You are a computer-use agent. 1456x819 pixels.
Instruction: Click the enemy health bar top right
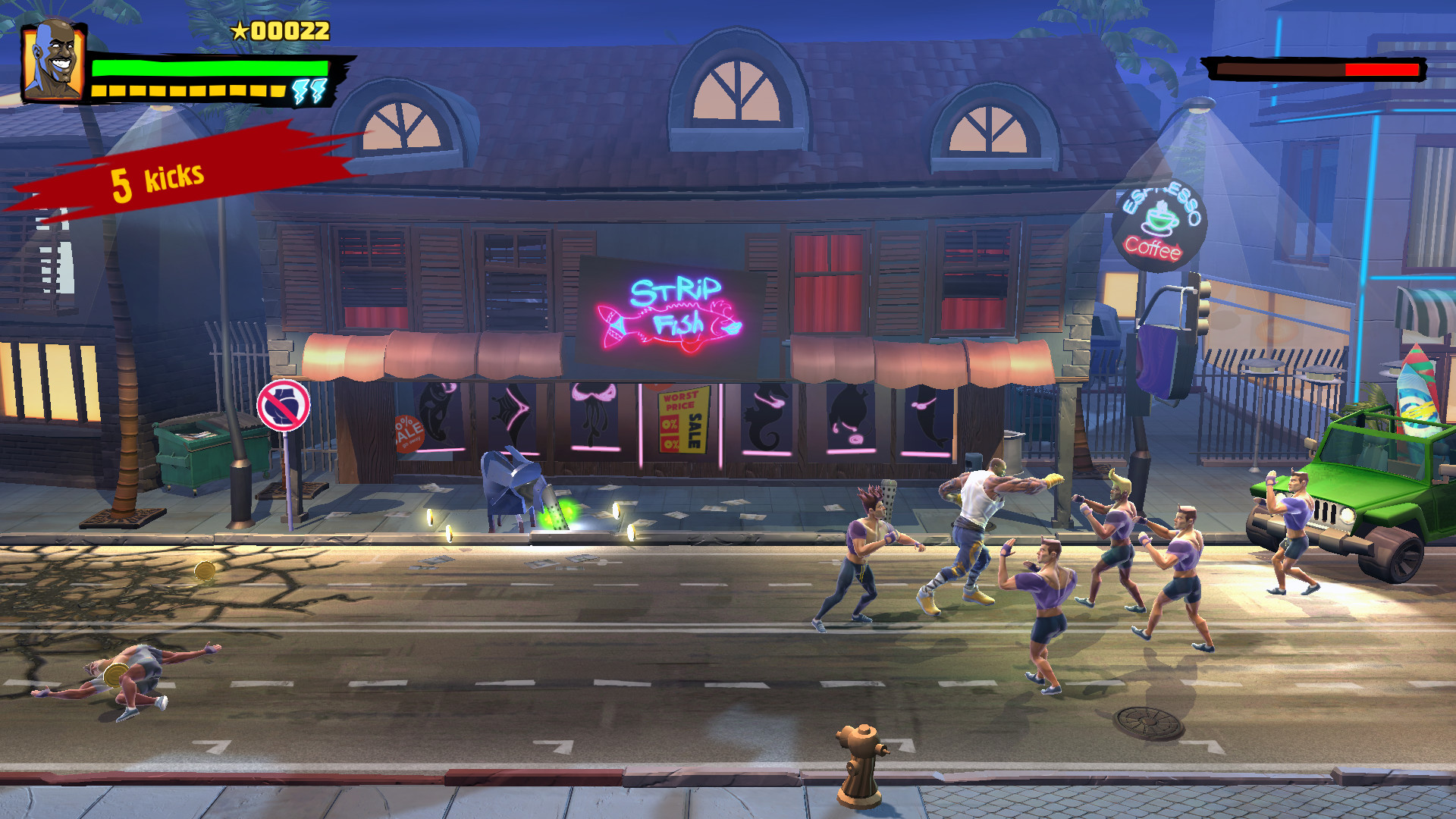click(1313, 71)
